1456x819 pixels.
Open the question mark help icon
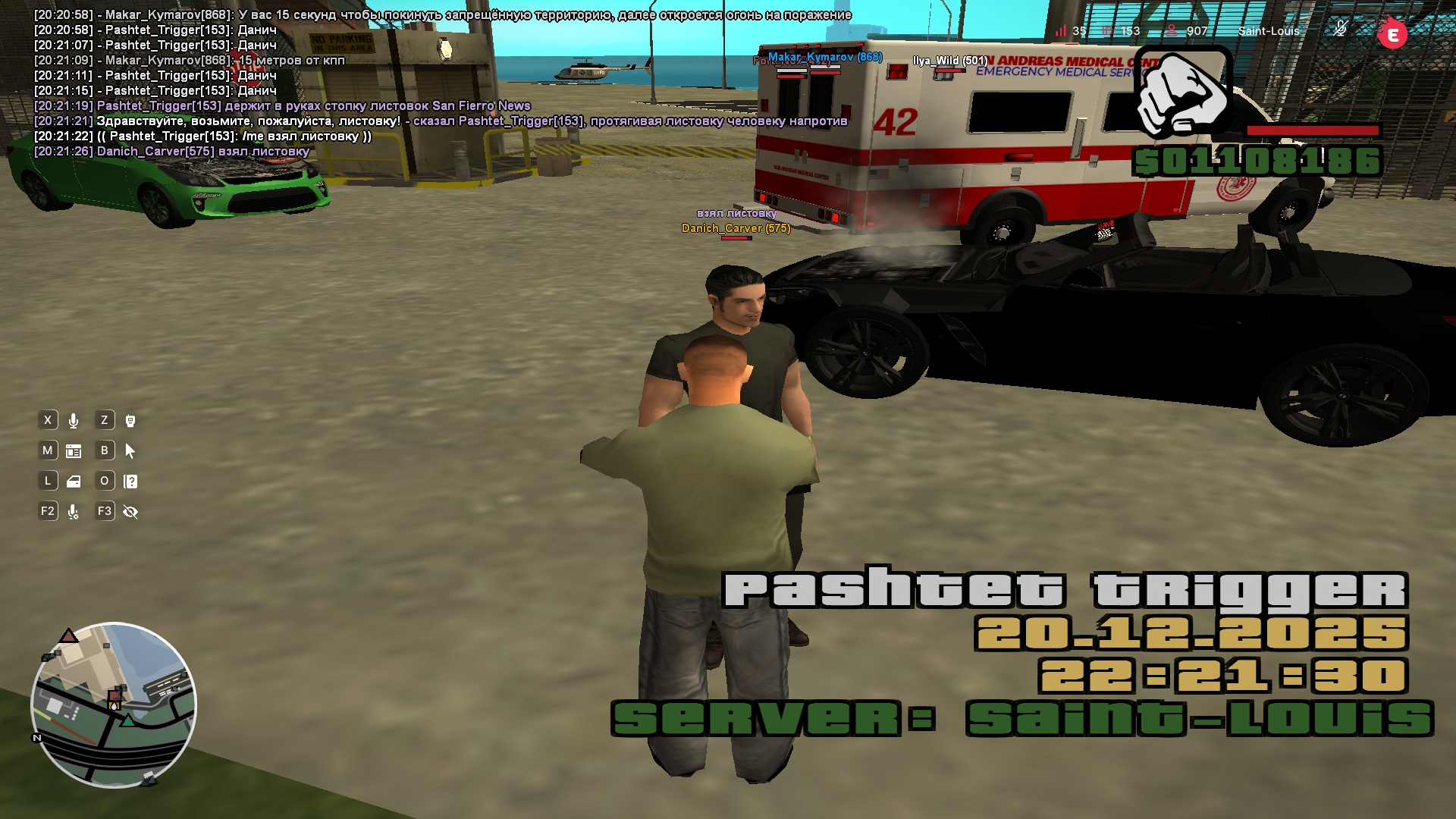(130, 482)
